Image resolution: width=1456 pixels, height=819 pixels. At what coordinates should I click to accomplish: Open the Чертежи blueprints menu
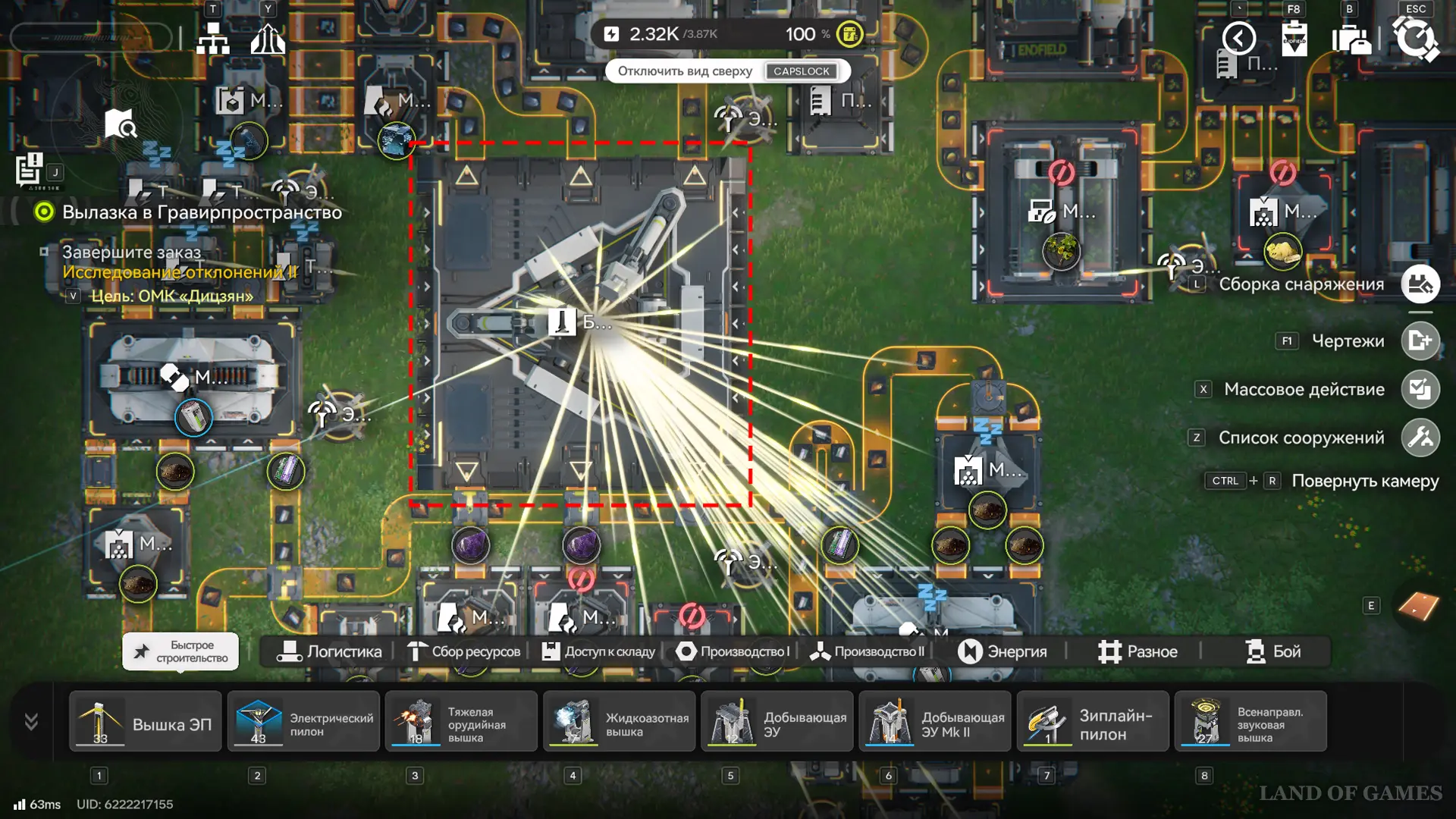click(x=1420, y=341)
